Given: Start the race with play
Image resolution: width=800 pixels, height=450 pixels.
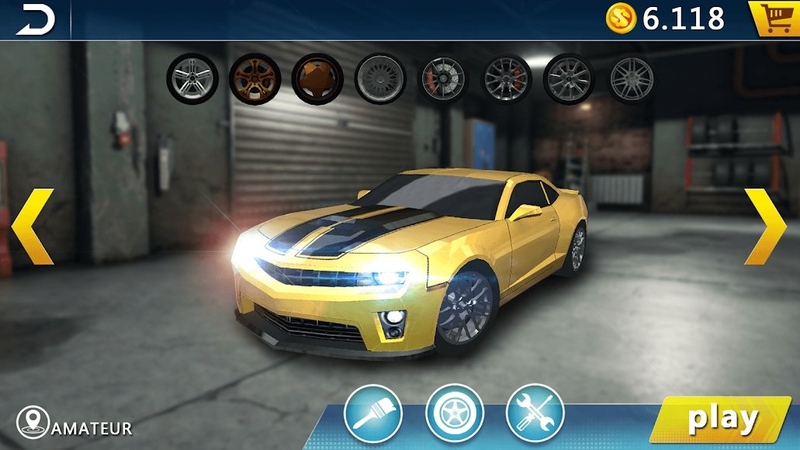Looking at the screenshot, I should pyautogui.click(x=721, y=418).
